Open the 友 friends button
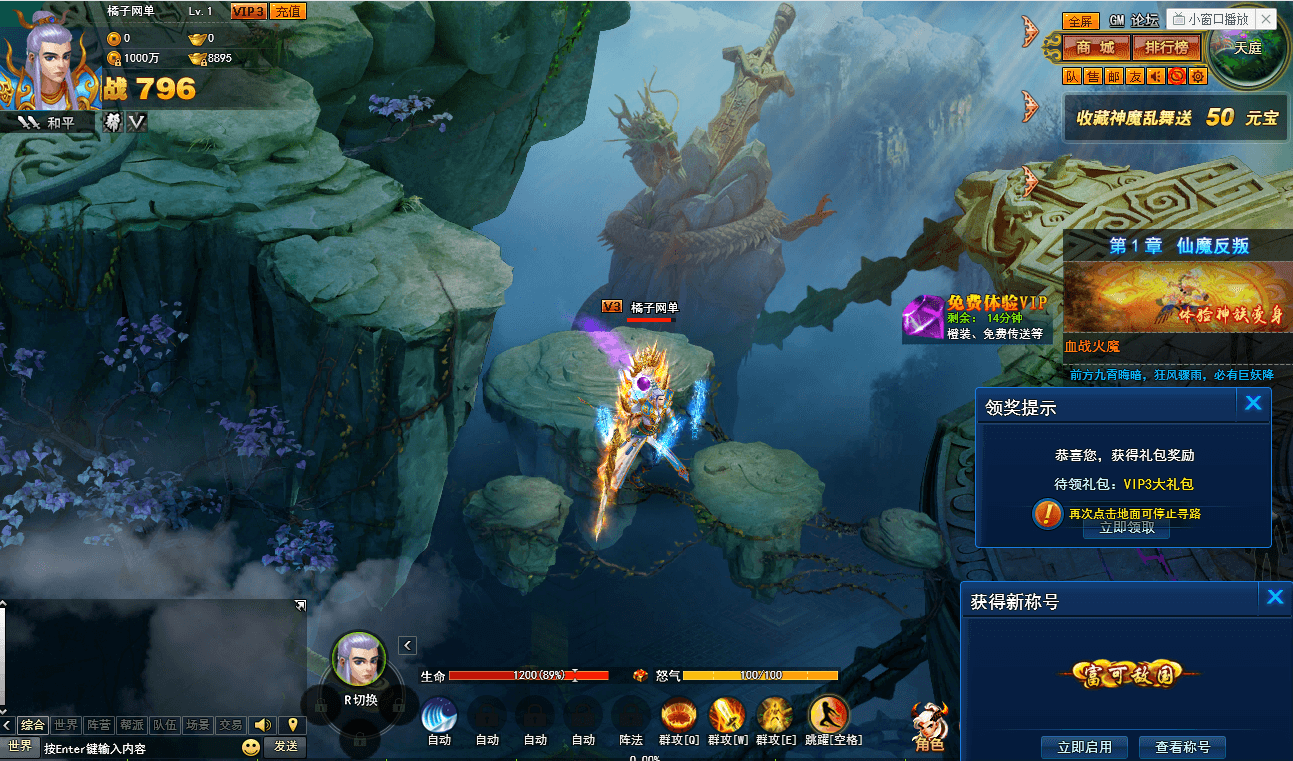This screenshot has width=1293, height=761. (1135, 76)
